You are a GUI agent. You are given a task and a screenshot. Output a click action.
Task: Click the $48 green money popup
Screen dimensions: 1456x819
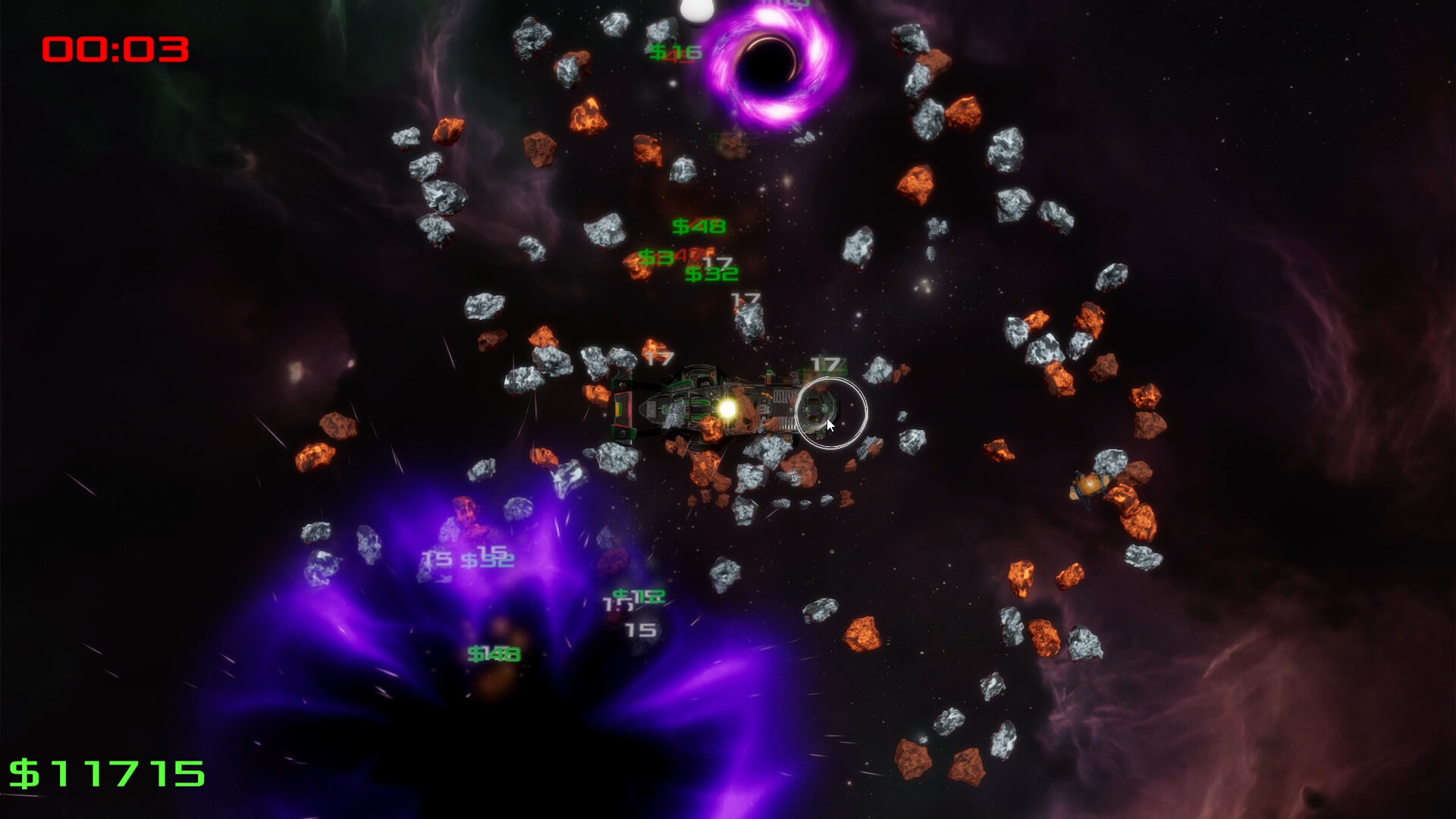tap(698, 226)
